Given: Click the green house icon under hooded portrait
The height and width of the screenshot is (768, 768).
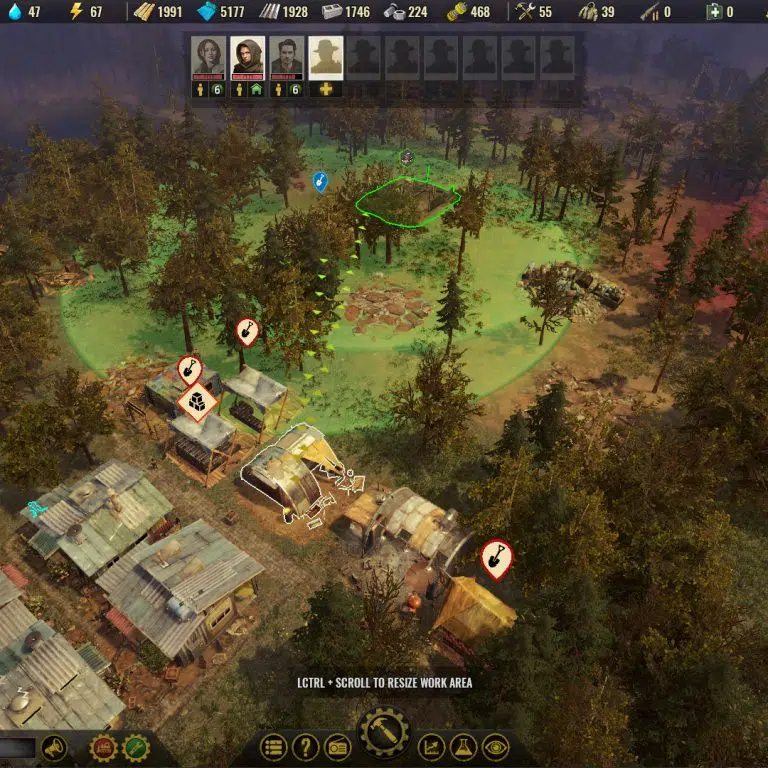Looking at the screenshot, I should [x=256, y=90].
